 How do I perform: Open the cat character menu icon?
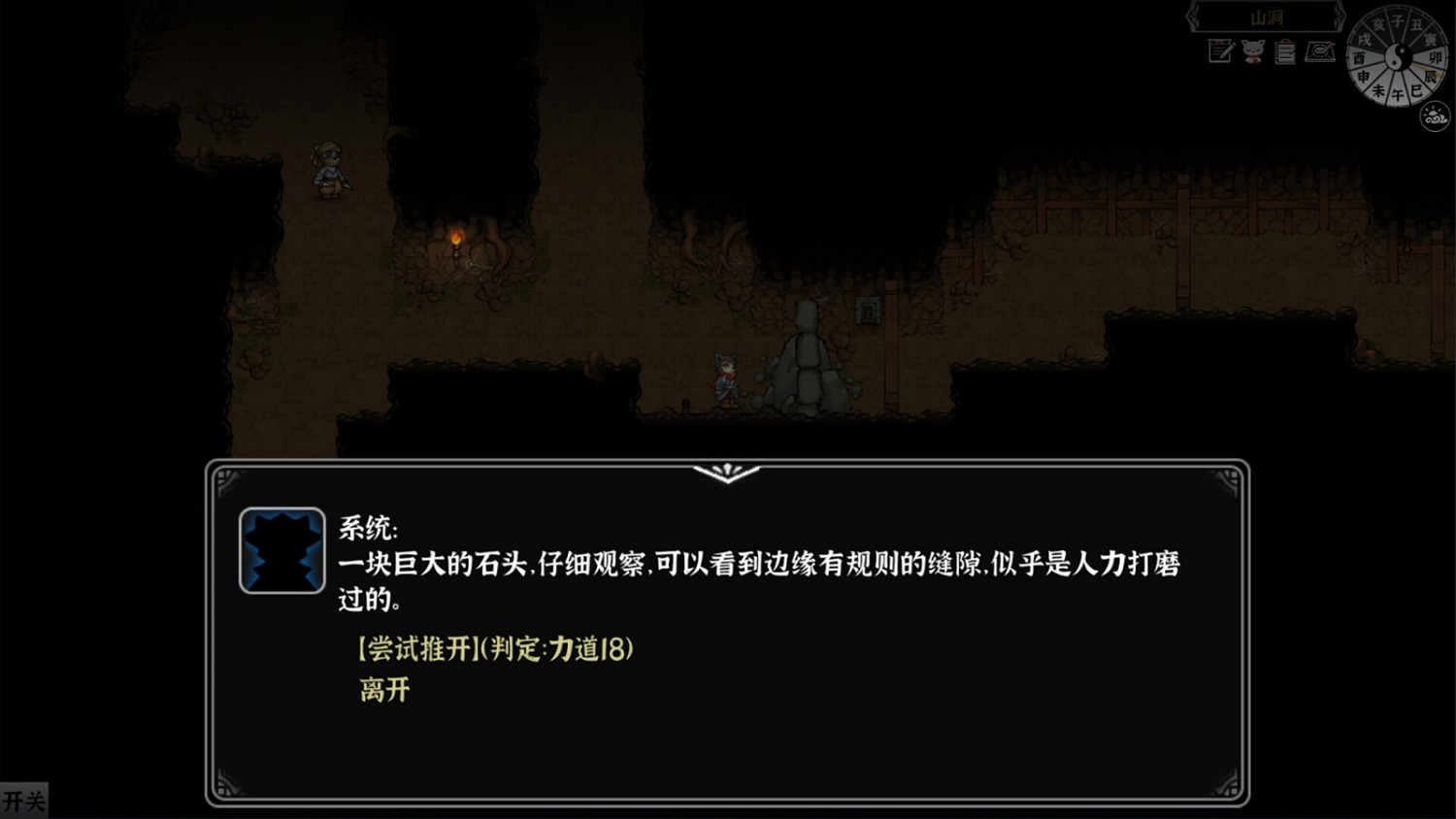[x=1253, y=50]
